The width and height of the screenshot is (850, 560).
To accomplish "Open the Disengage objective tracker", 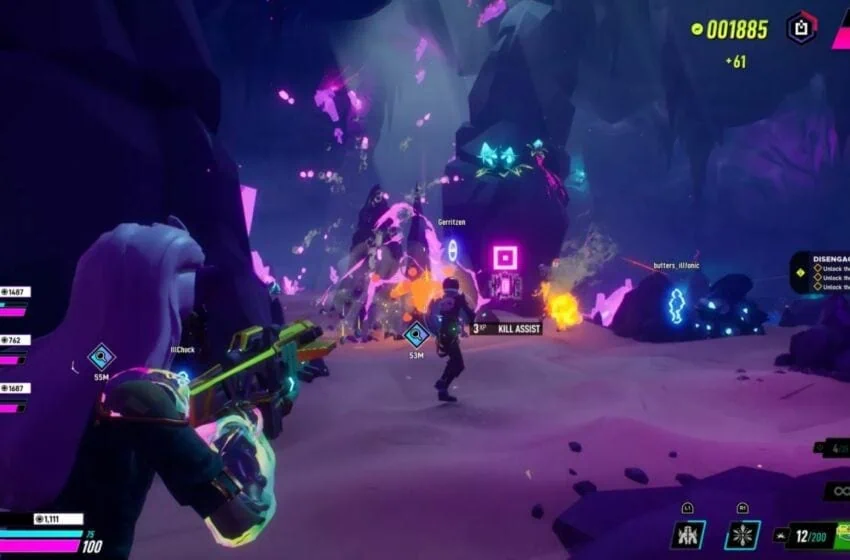I will pyautogui.click(x=820, y=271).
